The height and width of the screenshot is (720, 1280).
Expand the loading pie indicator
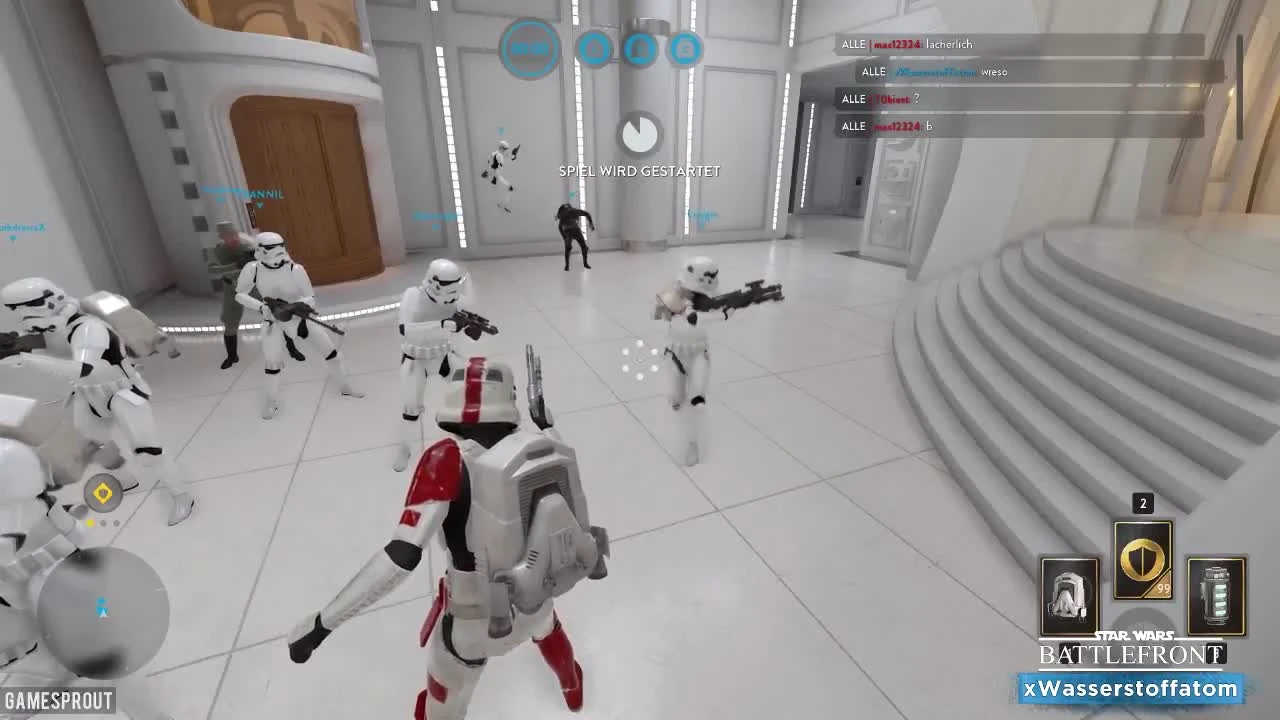[640, 133]
